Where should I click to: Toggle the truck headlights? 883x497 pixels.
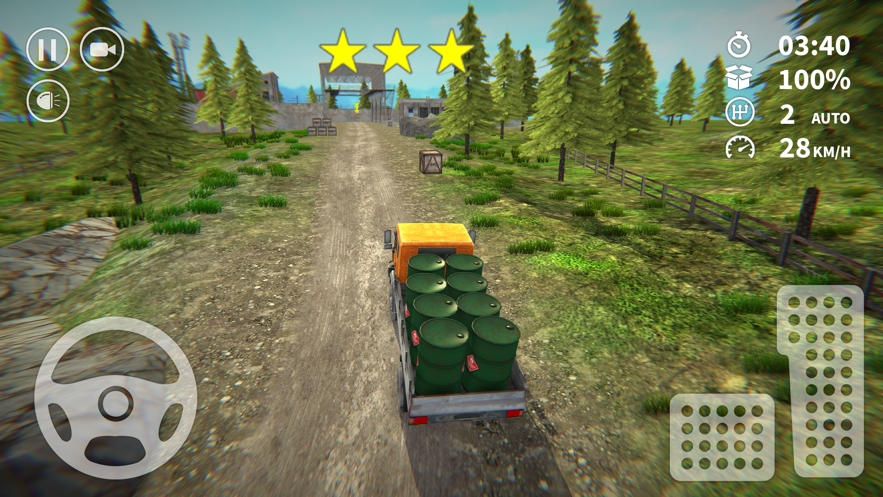tap(47, 100)
